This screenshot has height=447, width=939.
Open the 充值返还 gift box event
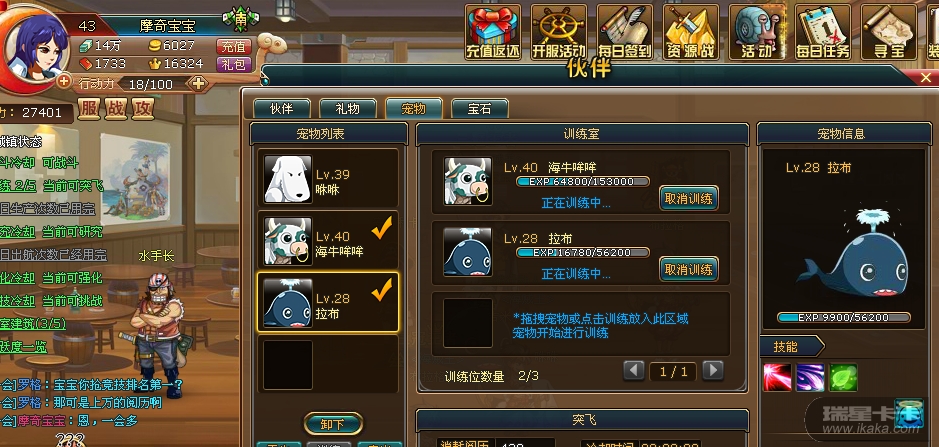pos(493,33)
